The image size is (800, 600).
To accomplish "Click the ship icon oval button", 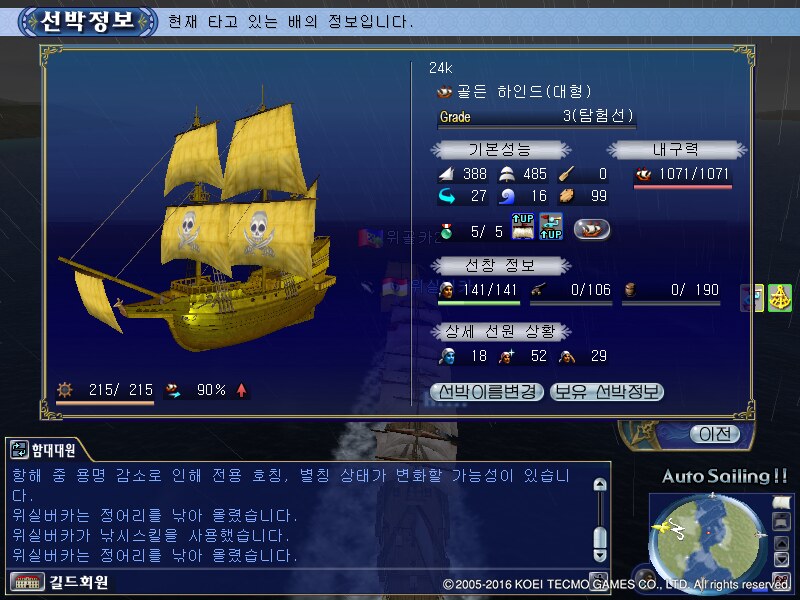I will tap(592, 229).
